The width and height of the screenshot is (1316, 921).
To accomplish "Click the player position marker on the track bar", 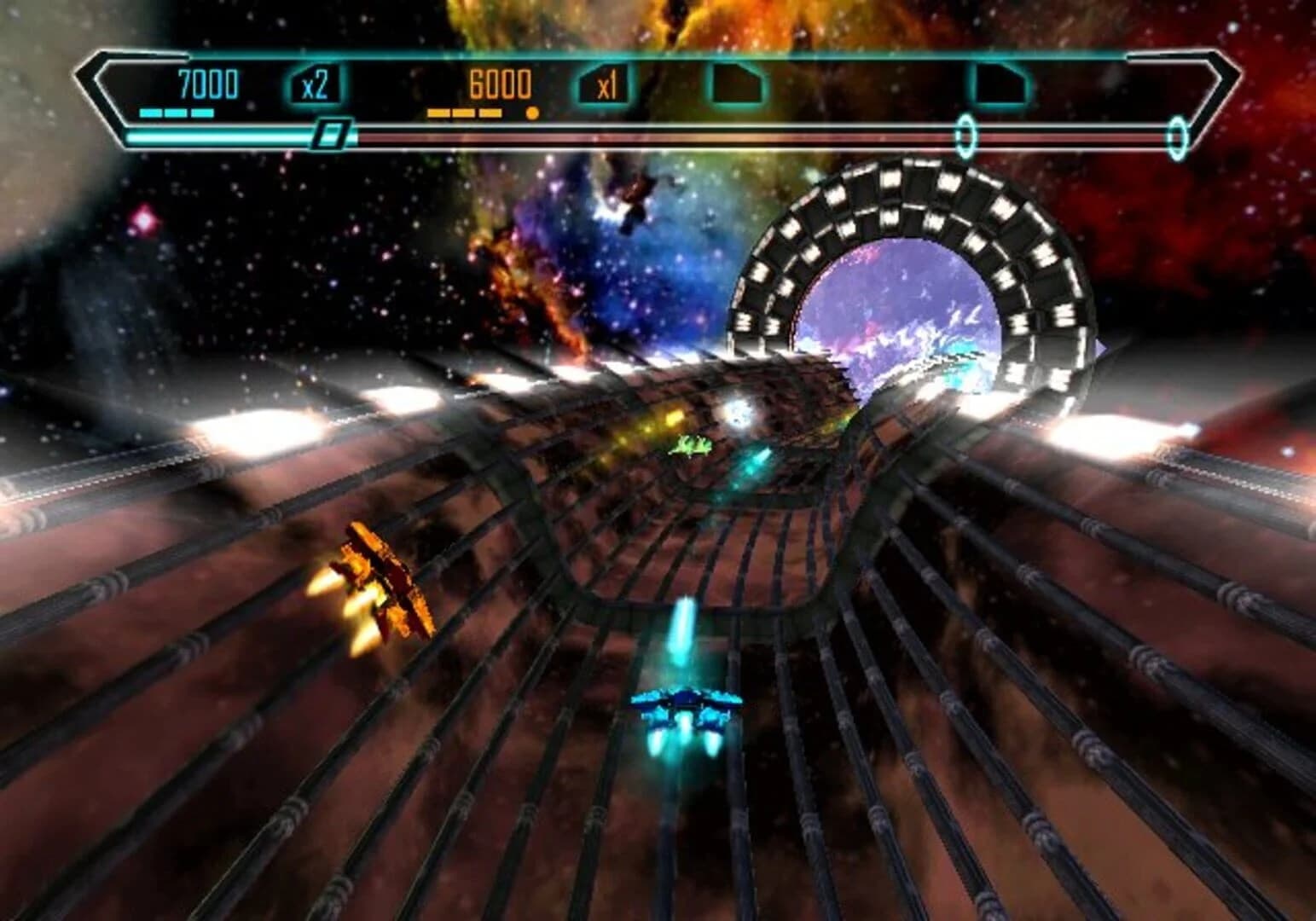I will (x=331, y=135).
